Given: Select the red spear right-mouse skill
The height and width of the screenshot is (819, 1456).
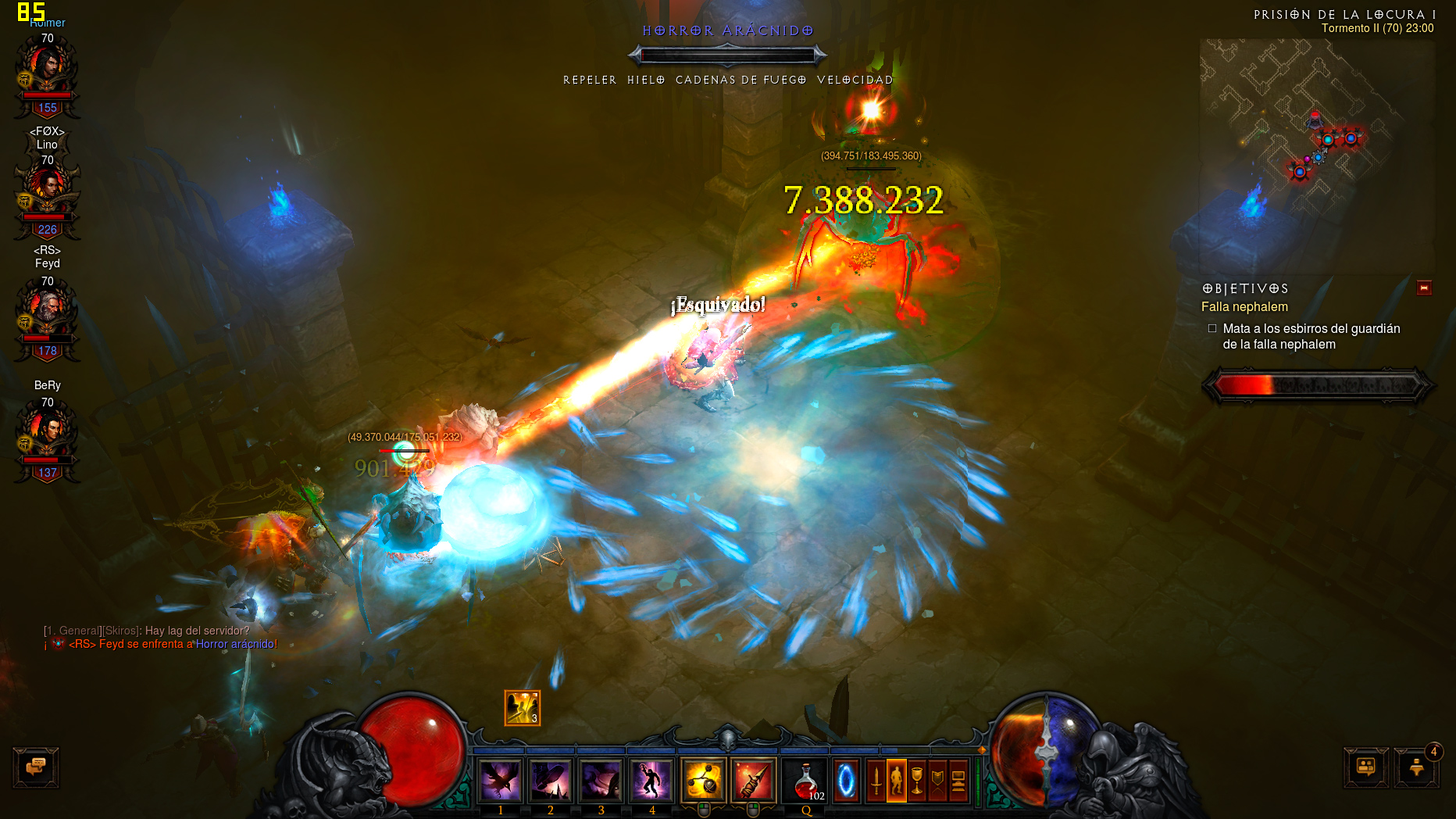Looking at the screenshot, I should 754,780.
